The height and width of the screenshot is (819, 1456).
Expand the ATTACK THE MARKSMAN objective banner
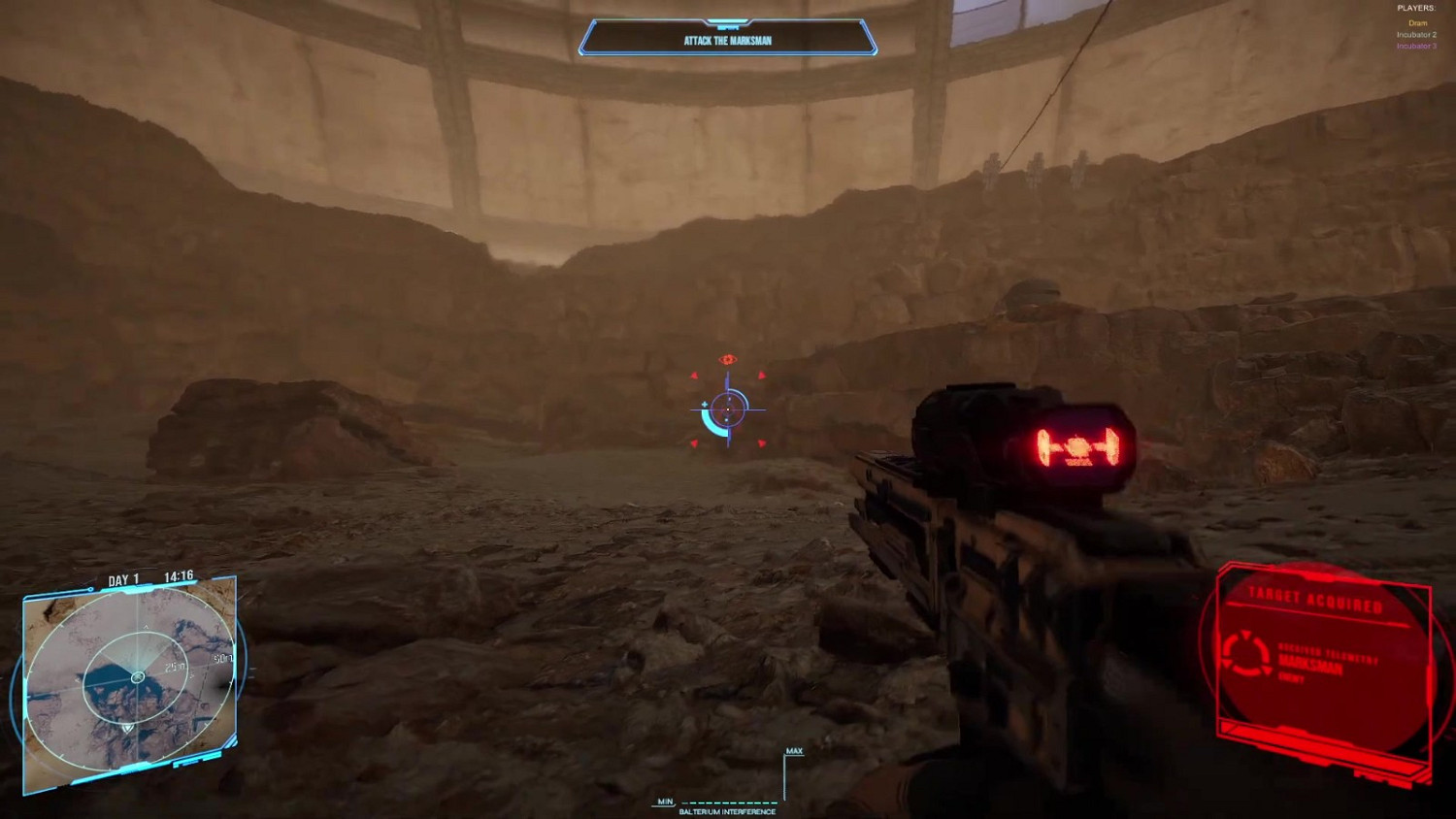click(728, 42)
